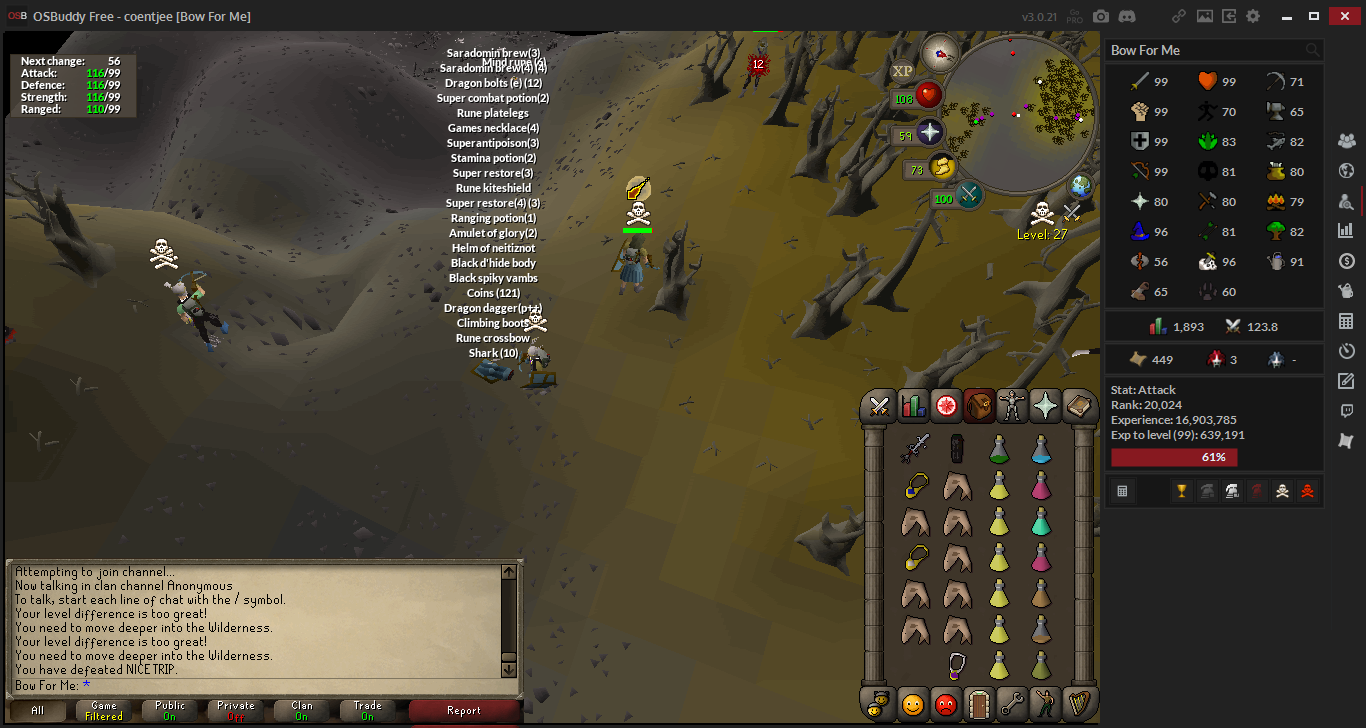Screen dimensions: 1366x728
Task: Toggle the XP drops button
Action: point(902,71)
